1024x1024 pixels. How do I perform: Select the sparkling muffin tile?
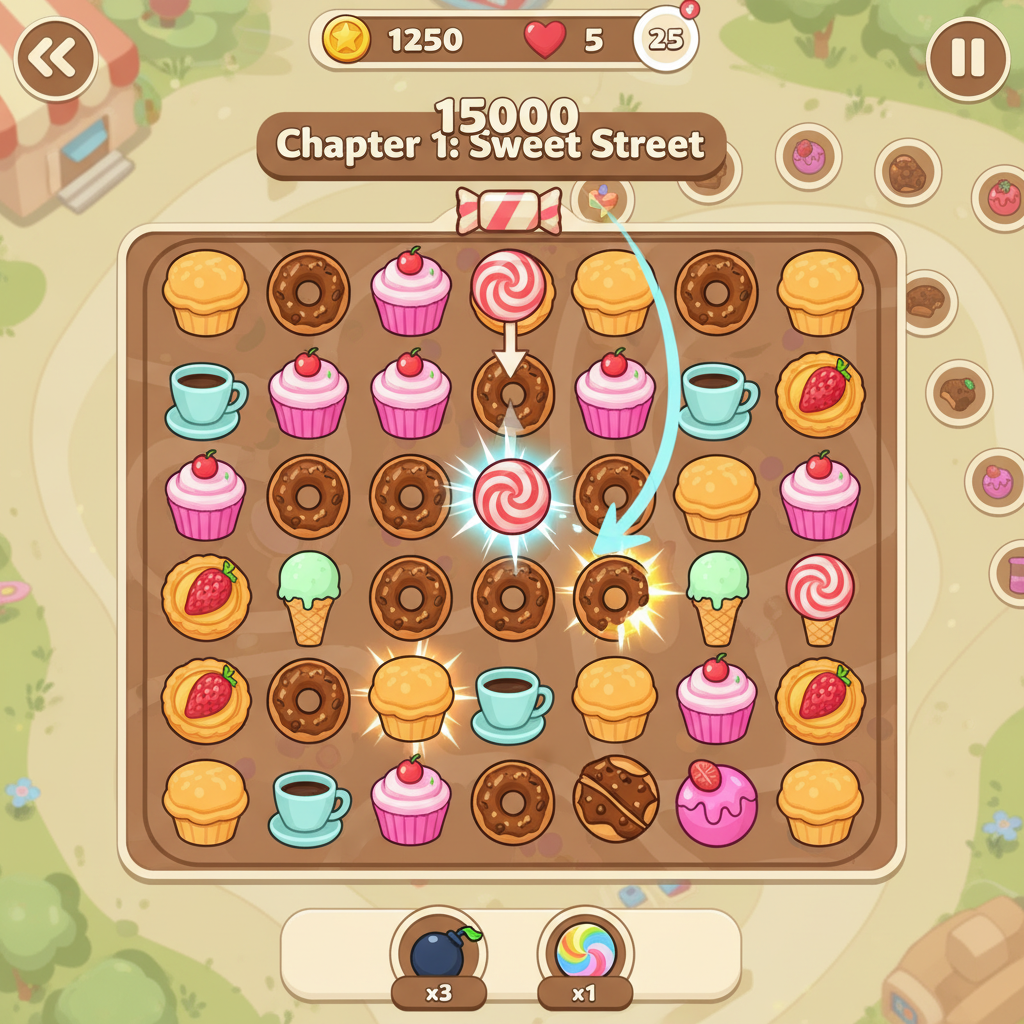[410, 697]
